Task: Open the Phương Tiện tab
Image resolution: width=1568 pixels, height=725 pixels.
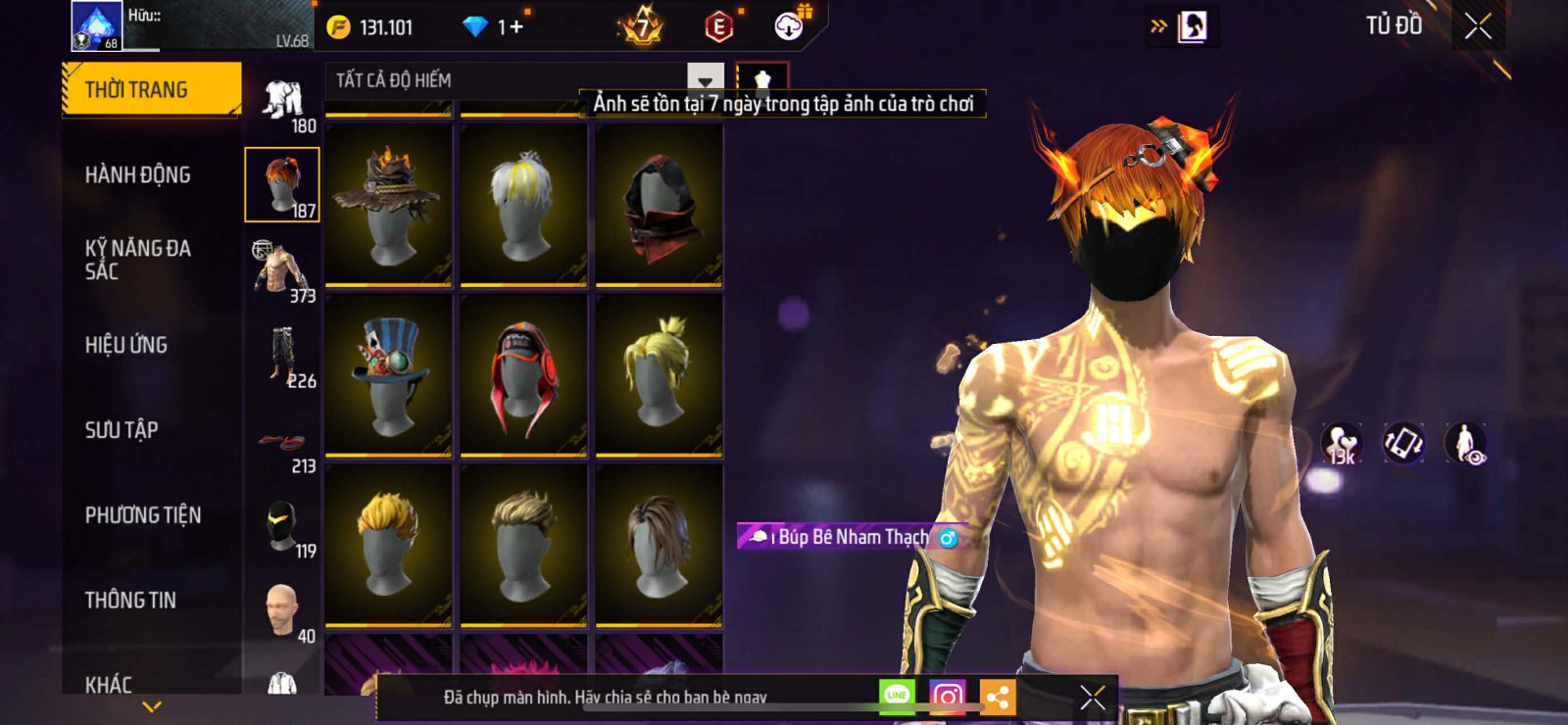Action: (x=143, y=515)
